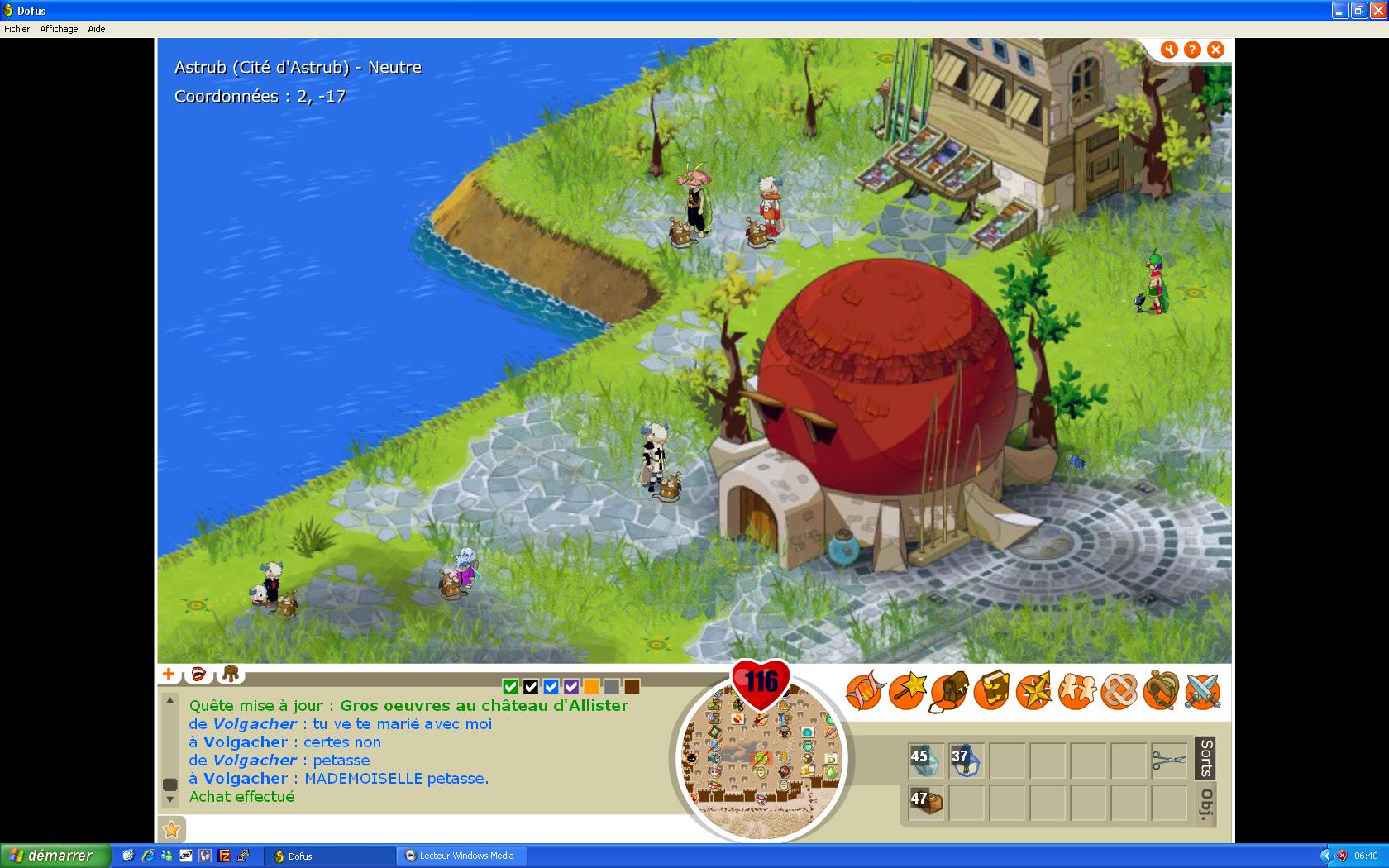The image size is (1389, 868).
Task: Select the spell slot numbered 37
Action: [x=966, y=761]
